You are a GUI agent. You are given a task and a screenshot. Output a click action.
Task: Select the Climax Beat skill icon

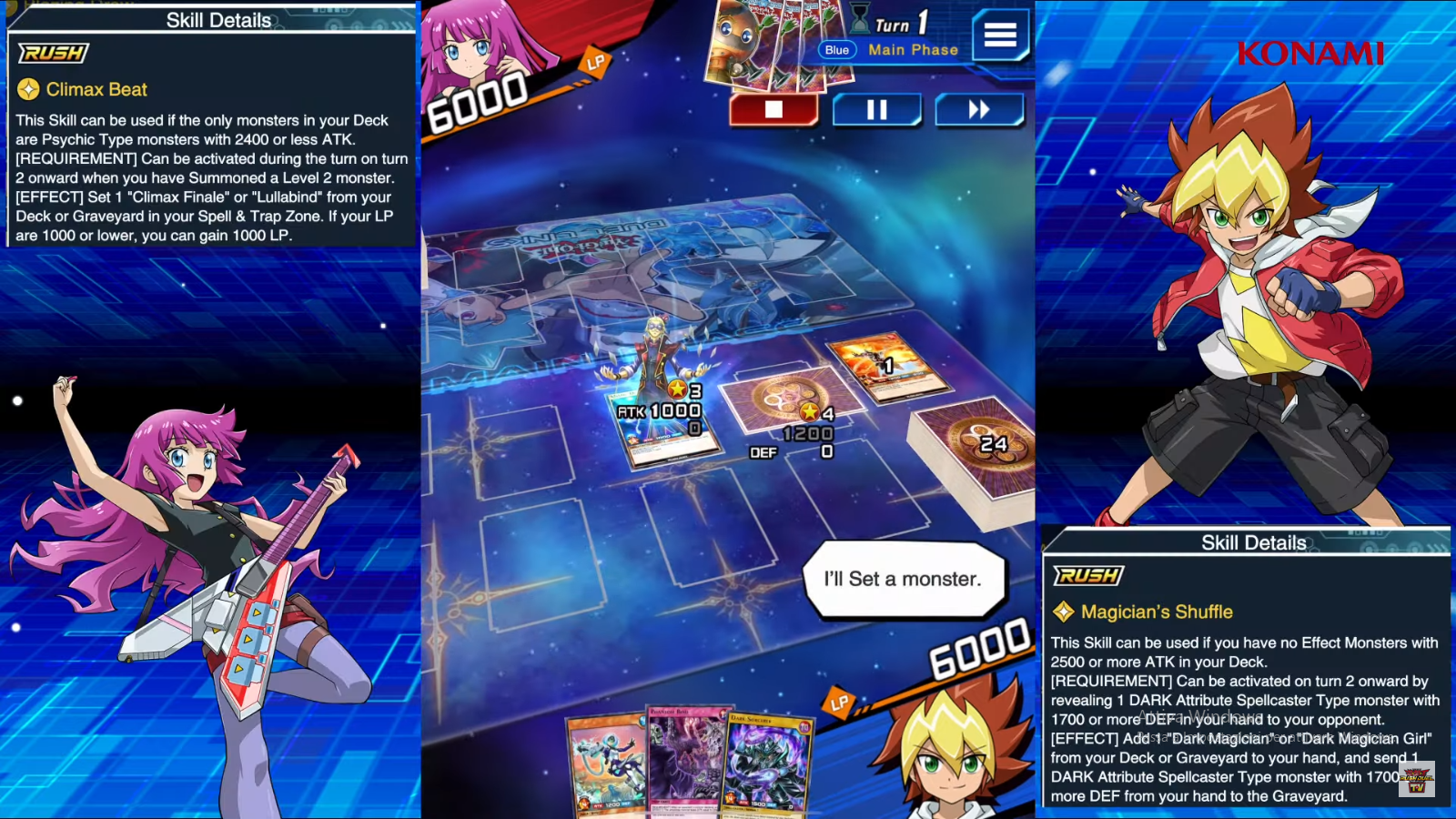coord(28,89)
